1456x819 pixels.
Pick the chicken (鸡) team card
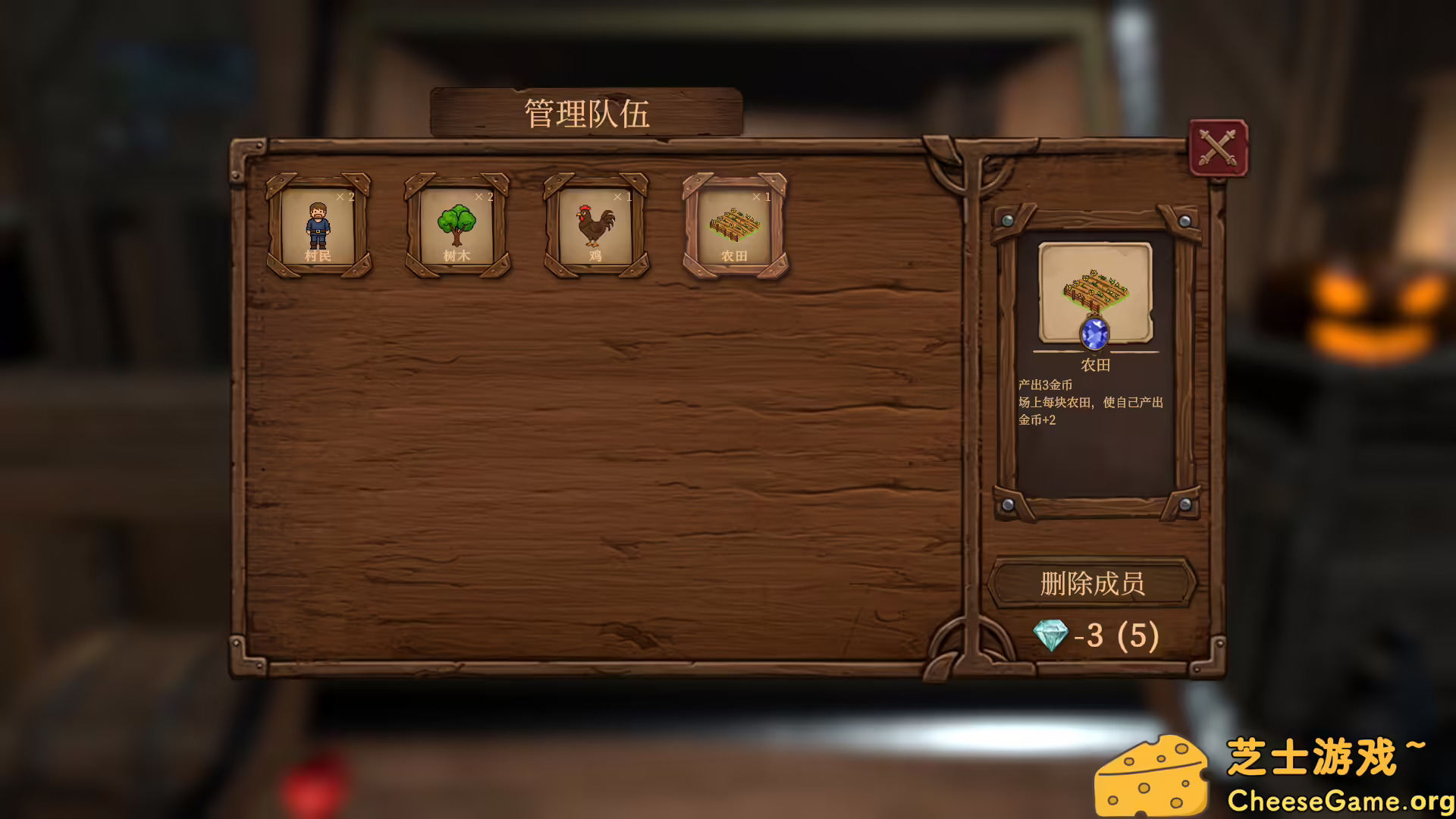click(x=596, y=226)
